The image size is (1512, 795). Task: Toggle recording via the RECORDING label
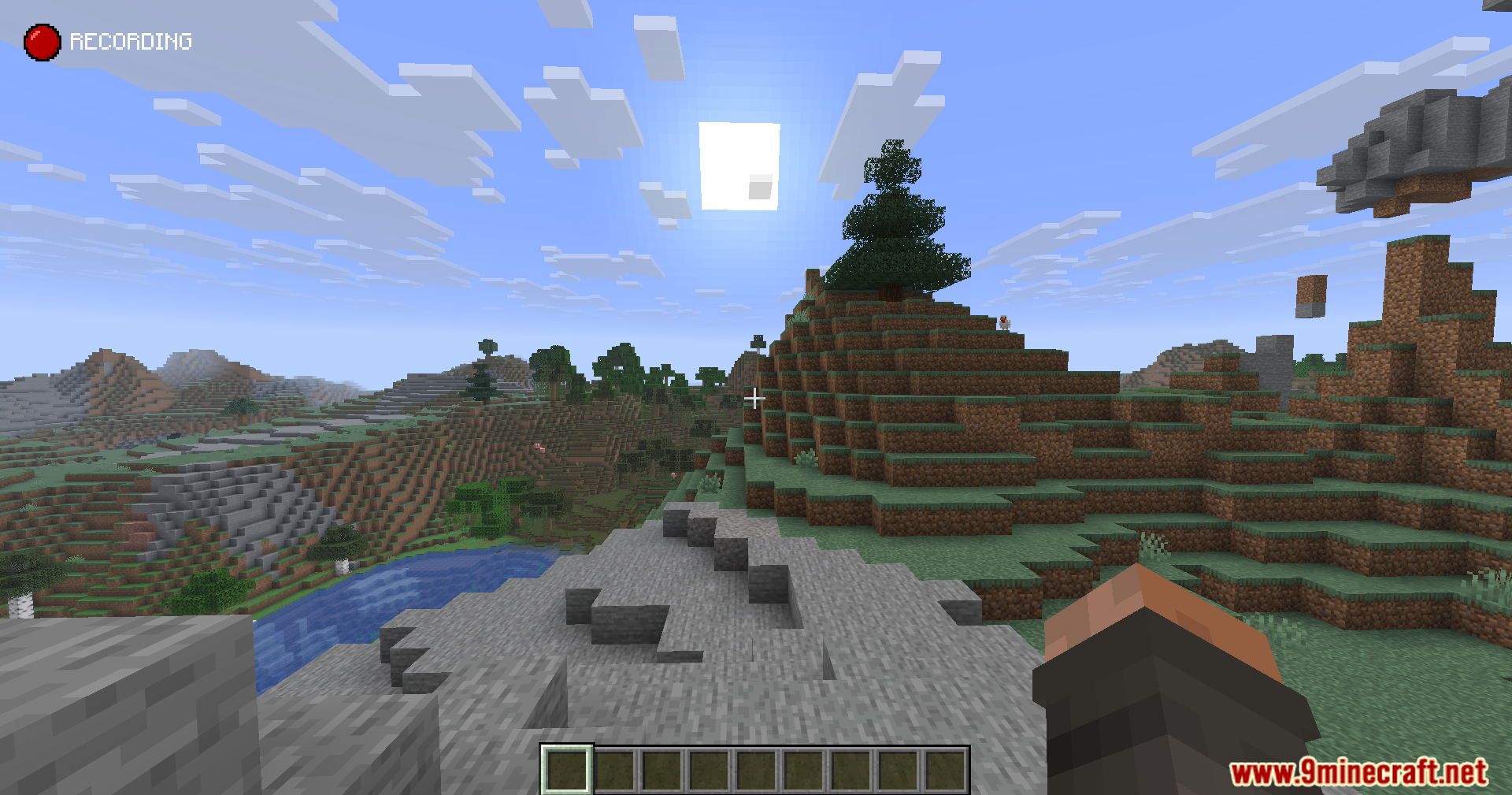[132, 41]
